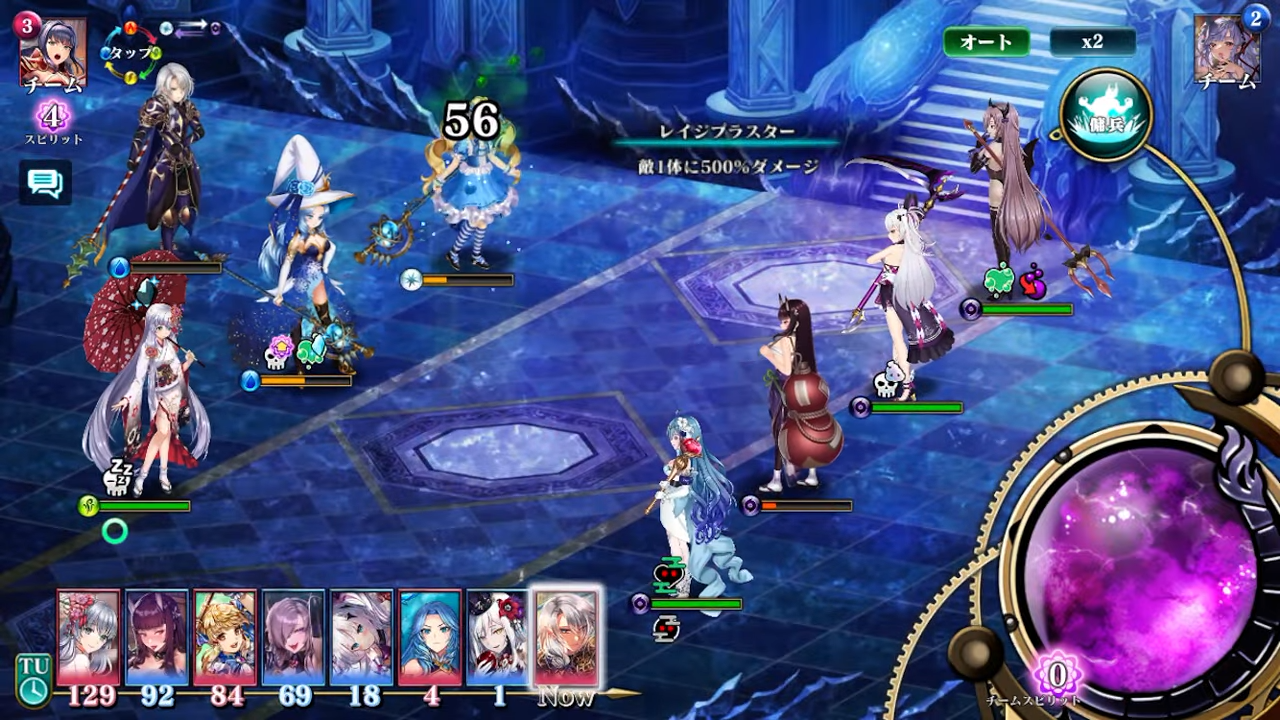Tap the elemental affinity wheel labeled タップ
The height and width of the screenshot is (720, 1280).
coord(131,53)
